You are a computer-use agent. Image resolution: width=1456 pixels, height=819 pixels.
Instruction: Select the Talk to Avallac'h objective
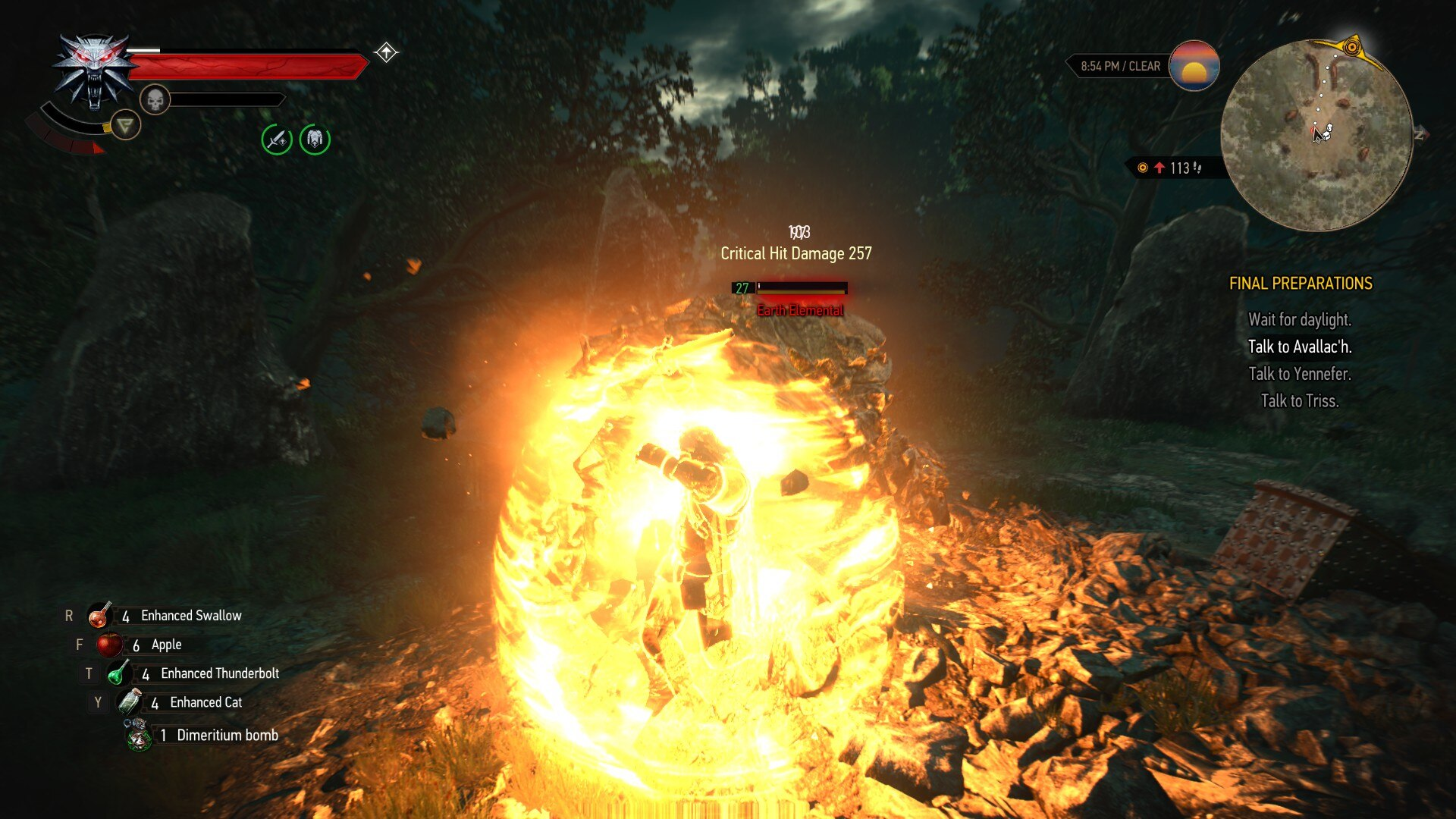coord(1300,347)
